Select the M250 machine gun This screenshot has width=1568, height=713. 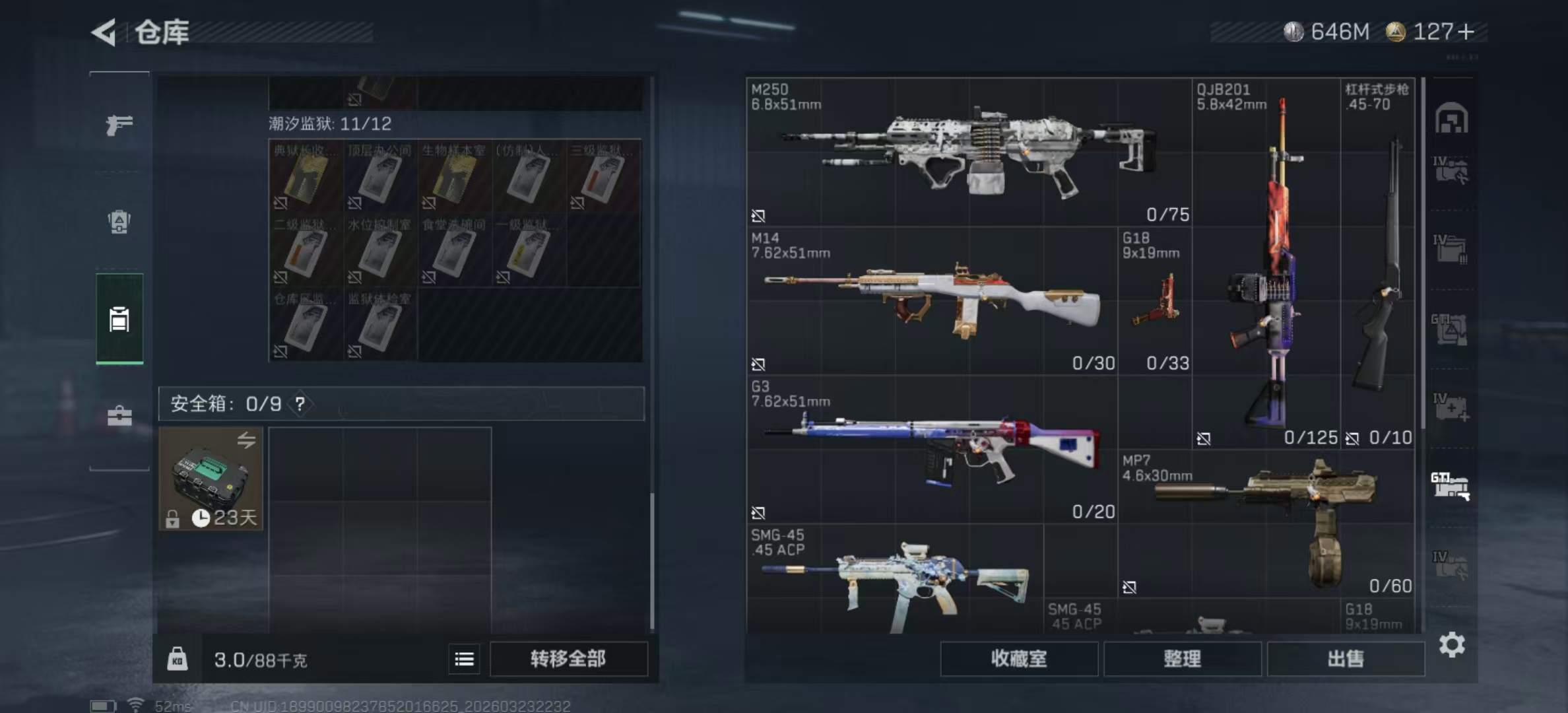(x=969, y=153)
